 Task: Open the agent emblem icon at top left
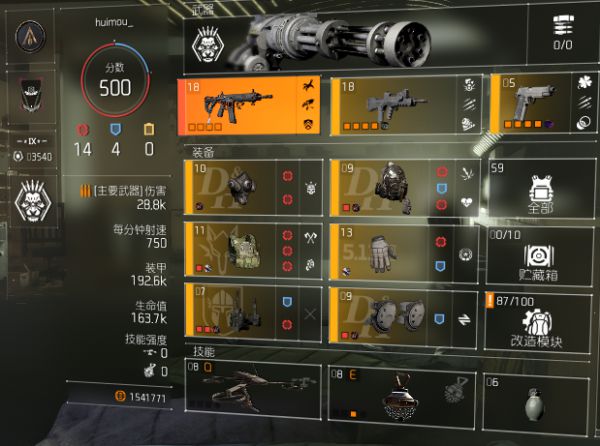[x=33, y=37]
